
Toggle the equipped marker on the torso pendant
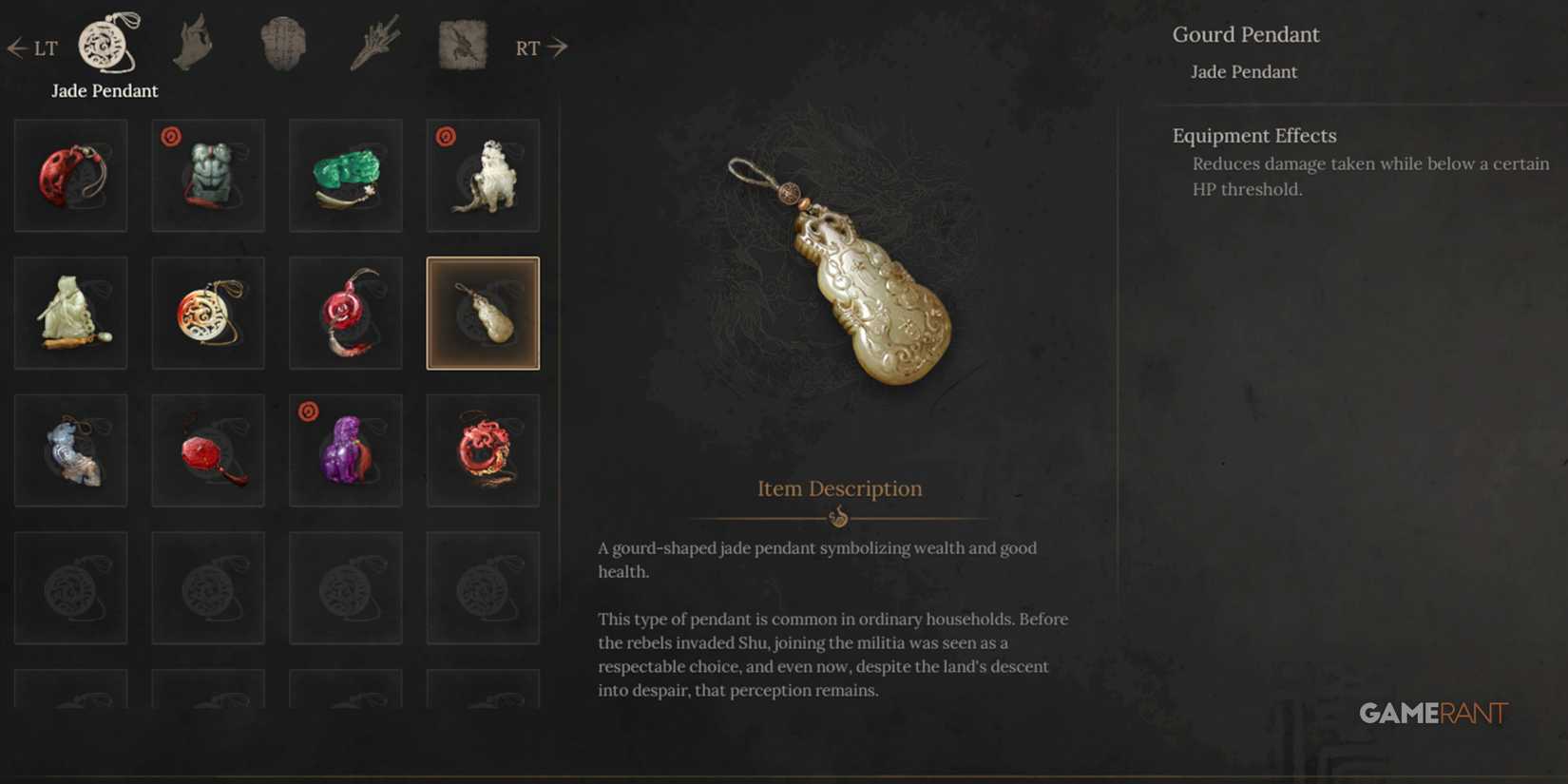point(170,137)
